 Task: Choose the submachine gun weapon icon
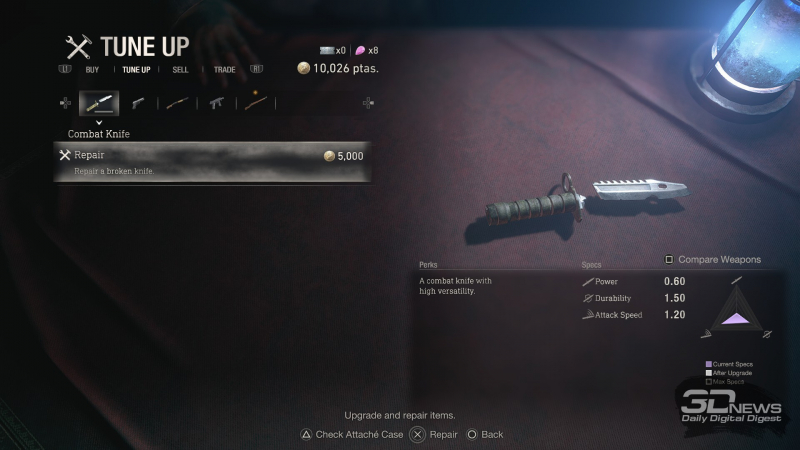click(216, 103)
